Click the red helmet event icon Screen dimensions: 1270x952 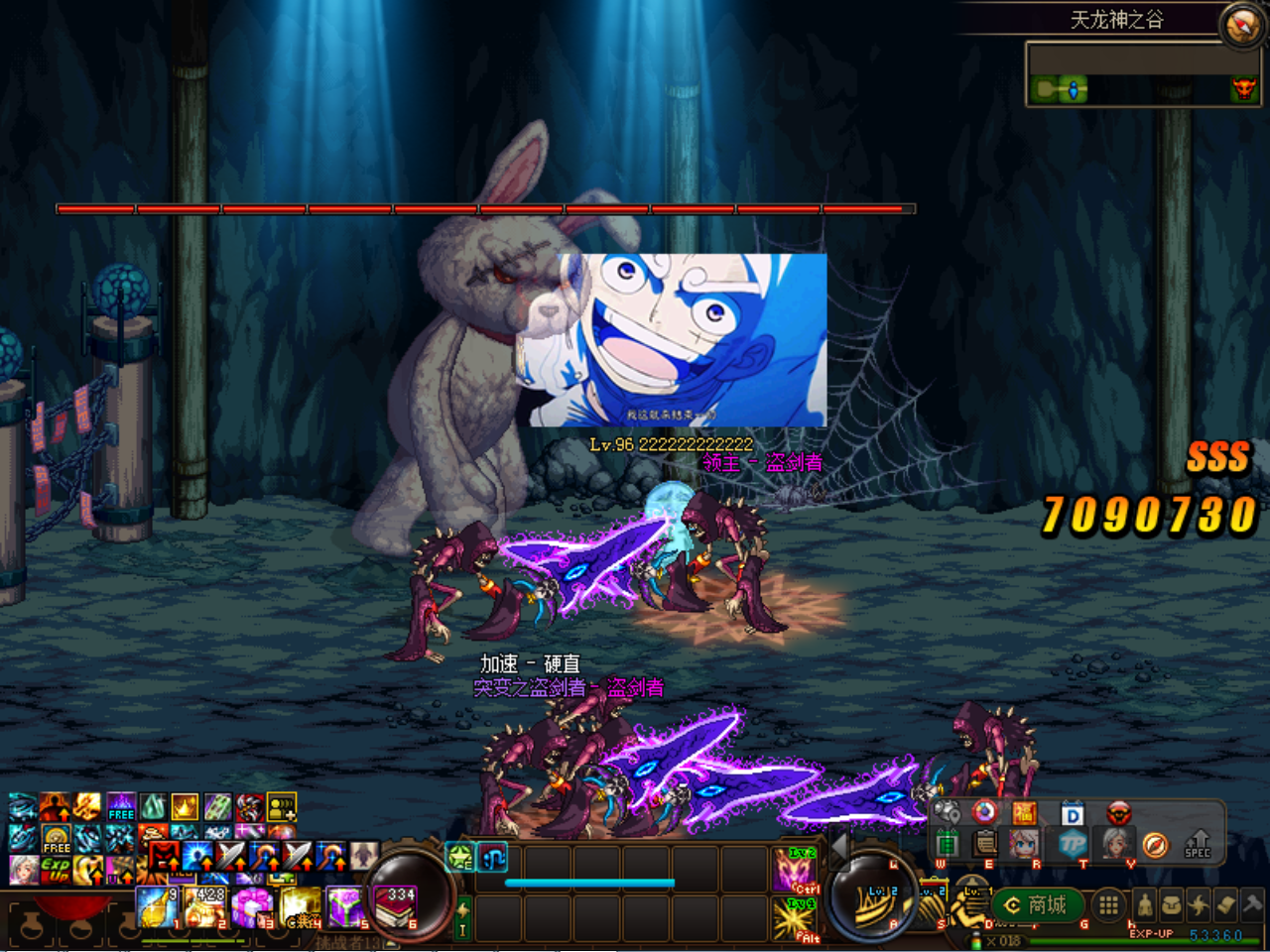coord(1119,814)
